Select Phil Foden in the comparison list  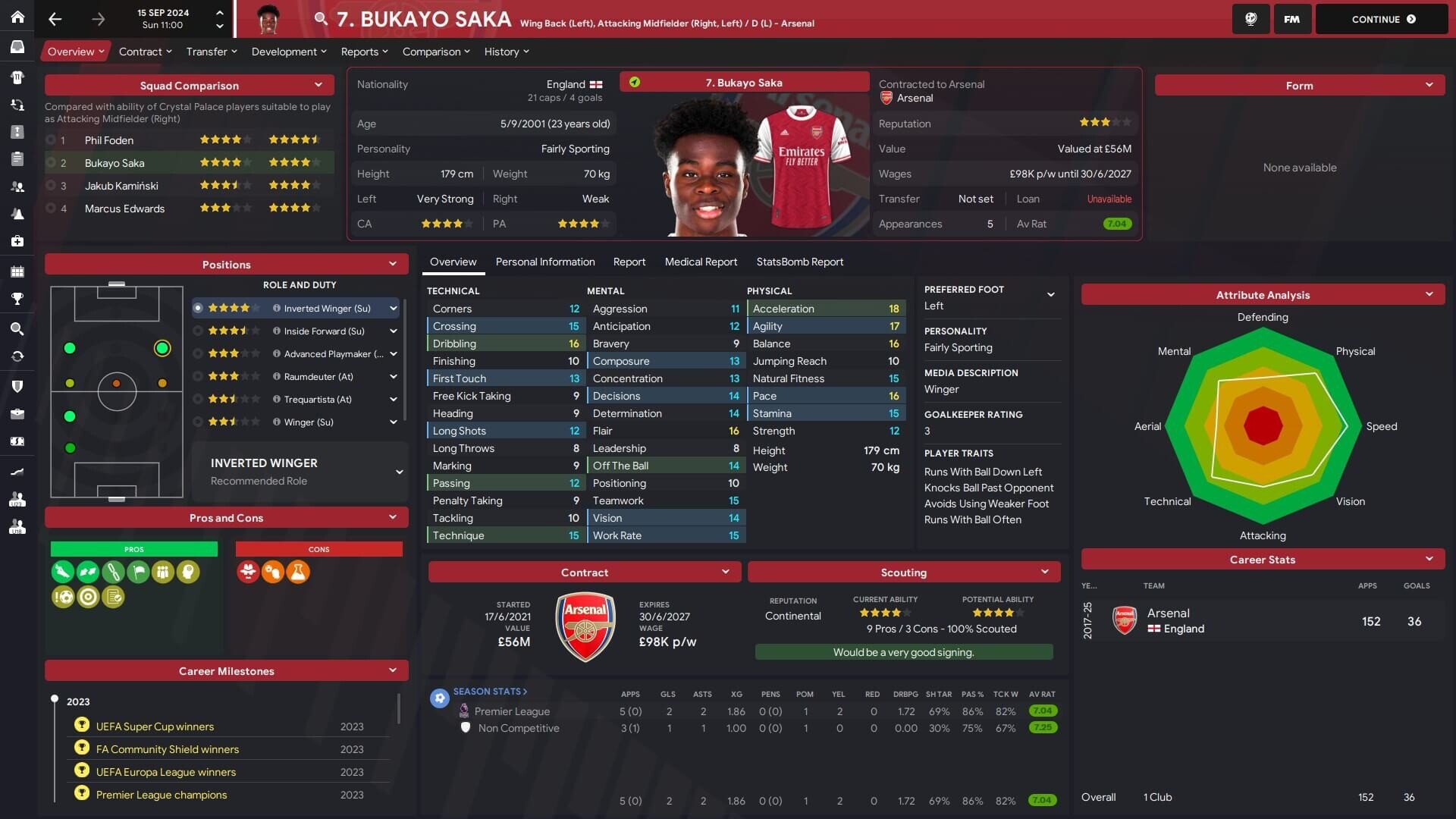coord(109,140)
